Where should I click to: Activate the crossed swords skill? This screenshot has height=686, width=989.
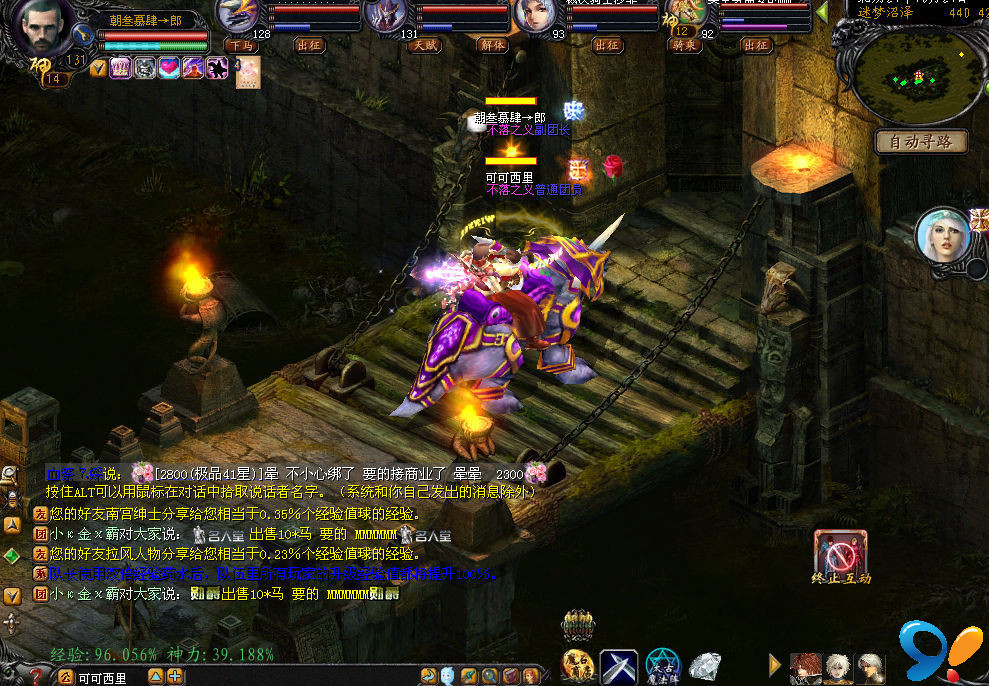[x=619, y=667]
